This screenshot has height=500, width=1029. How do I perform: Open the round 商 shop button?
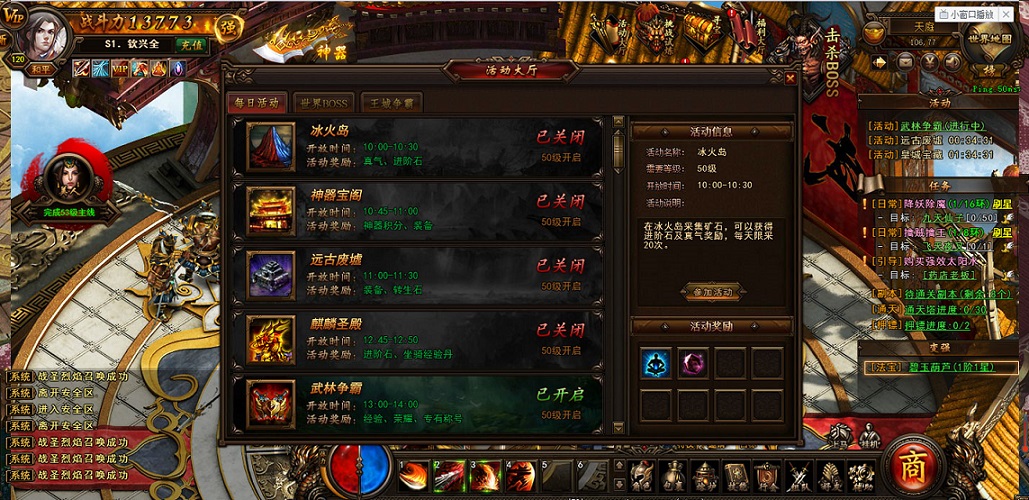pyautogui.click(x=911, y=468)
